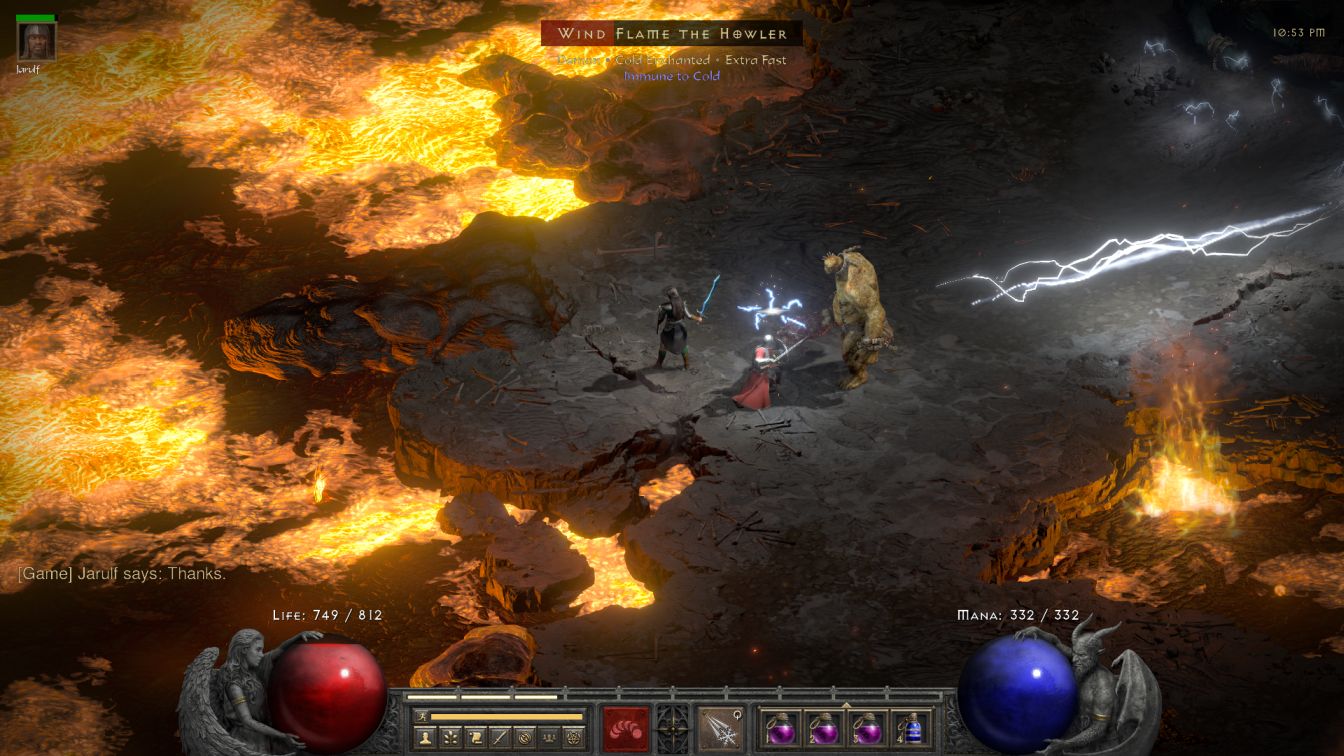Use the purple potion in belt slot 2

(823, 729)
